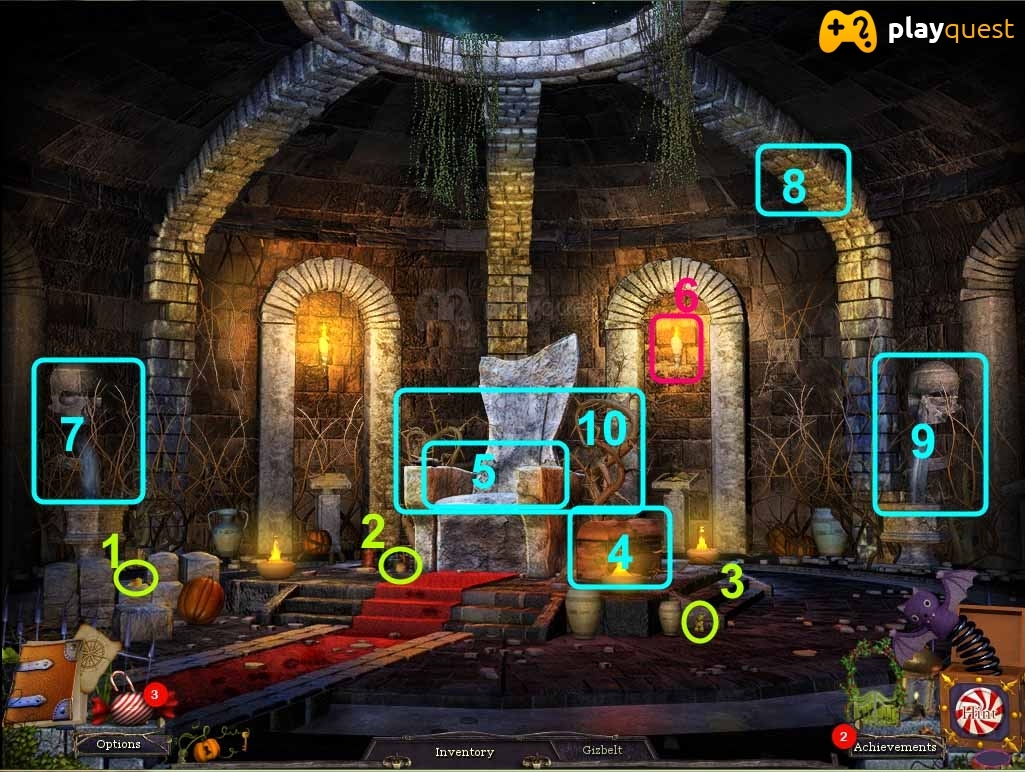Viewport: 1025px width, 772px height.
Task: Open the Options menu
Action: click(119, 744)
